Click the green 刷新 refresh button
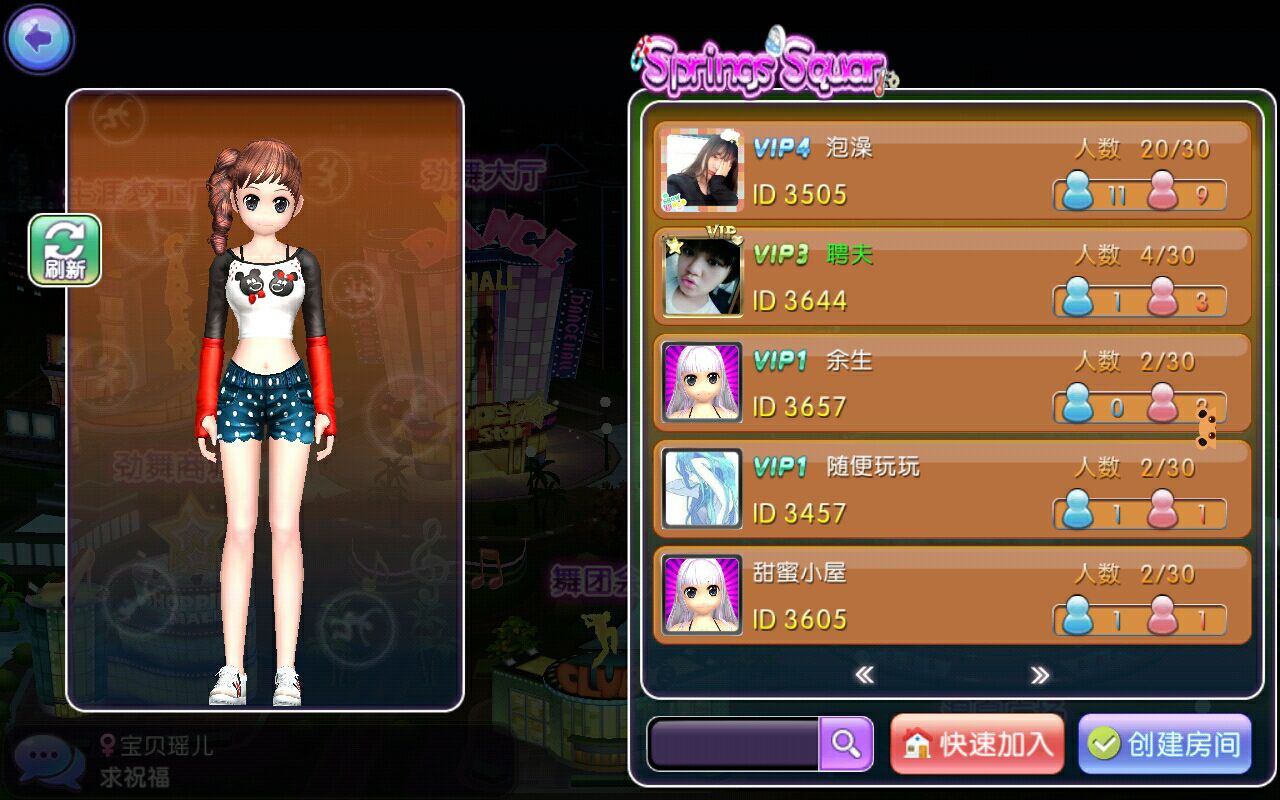 tap(65, 250)
